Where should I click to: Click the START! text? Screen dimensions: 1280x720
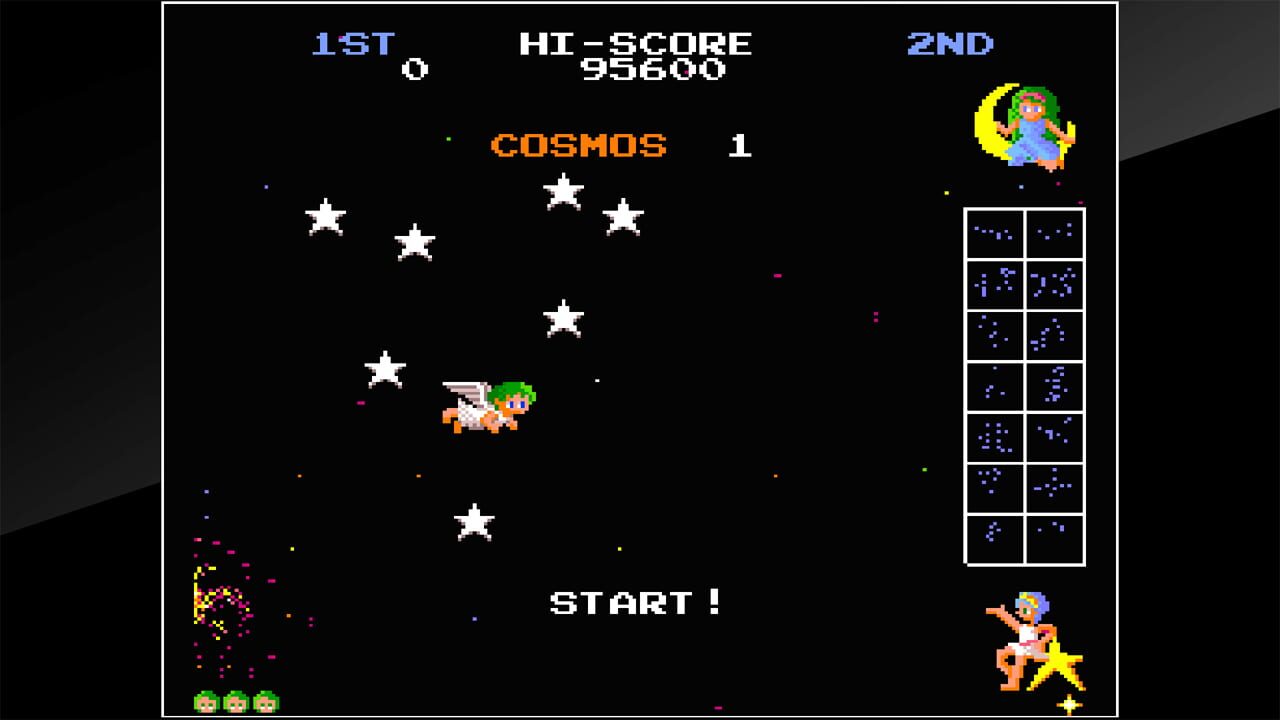pyautogui.click(x=635, y=603)
